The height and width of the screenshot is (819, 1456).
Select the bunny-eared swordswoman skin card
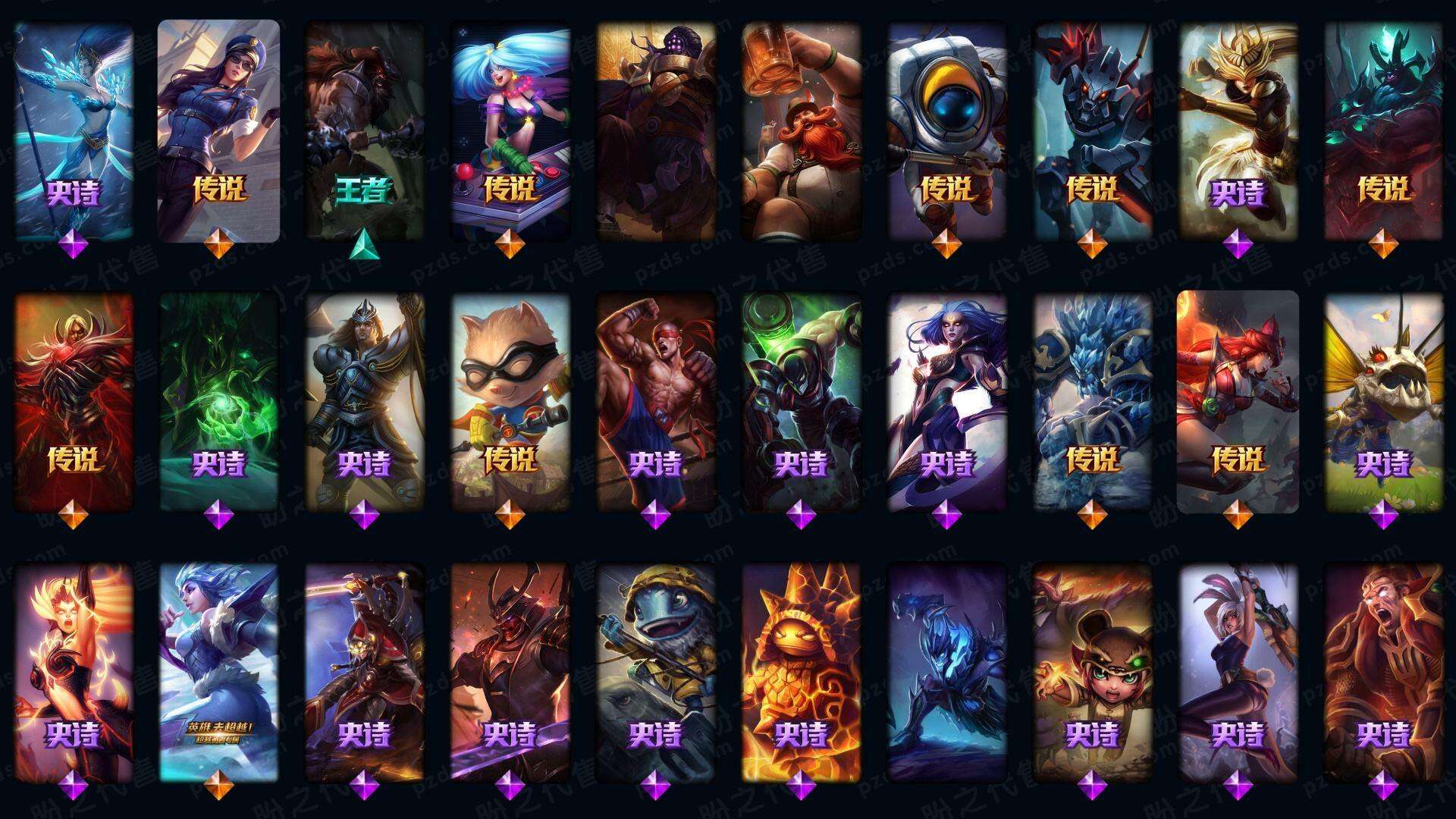click(1238, 671)
